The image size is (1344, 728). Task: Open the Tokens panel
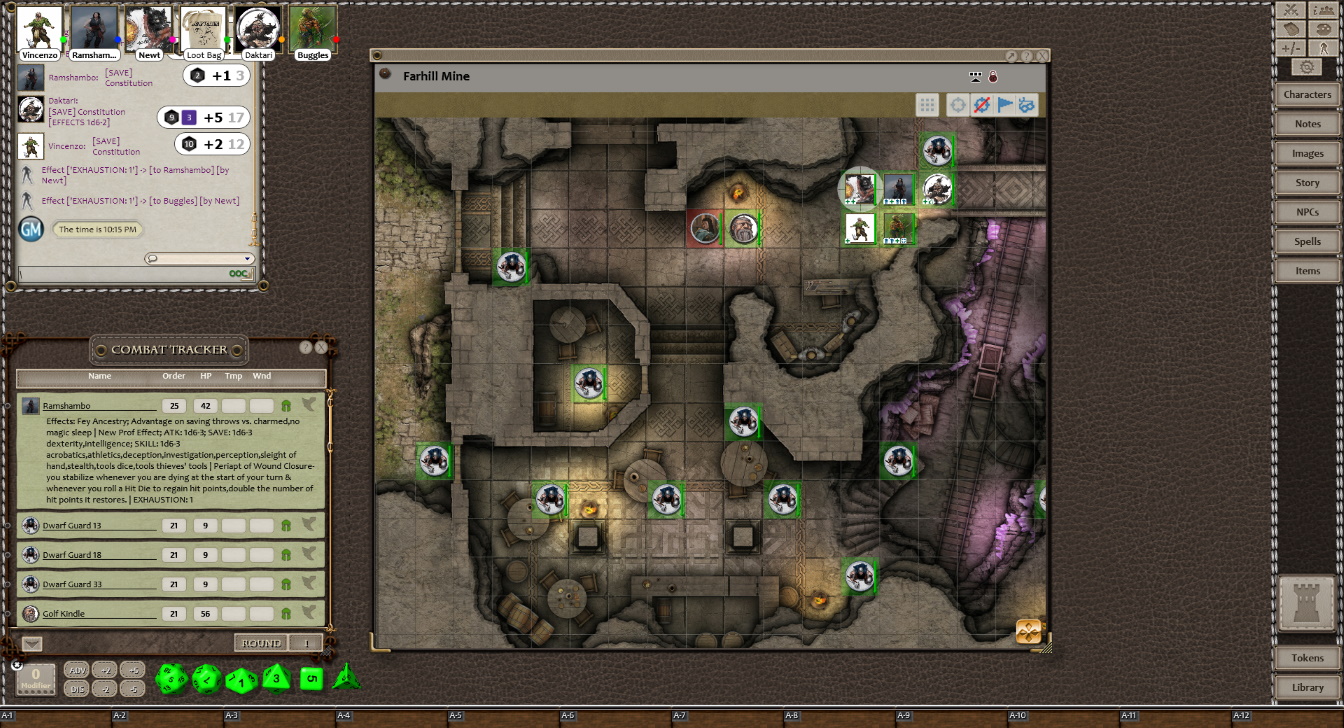[x=1307, y=658]
